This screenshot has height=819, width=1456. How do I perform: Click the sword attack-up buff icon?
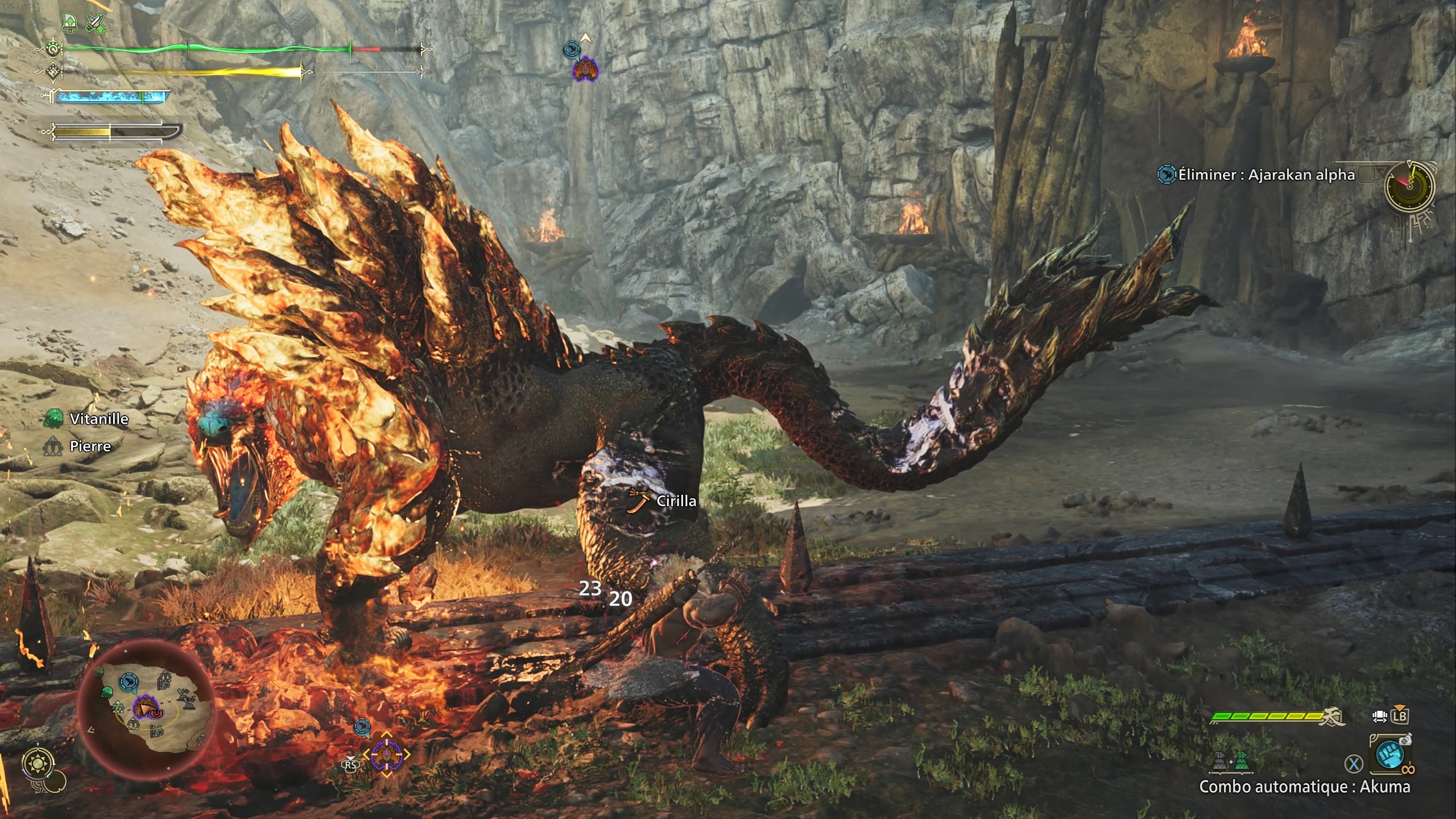point(96,23)
